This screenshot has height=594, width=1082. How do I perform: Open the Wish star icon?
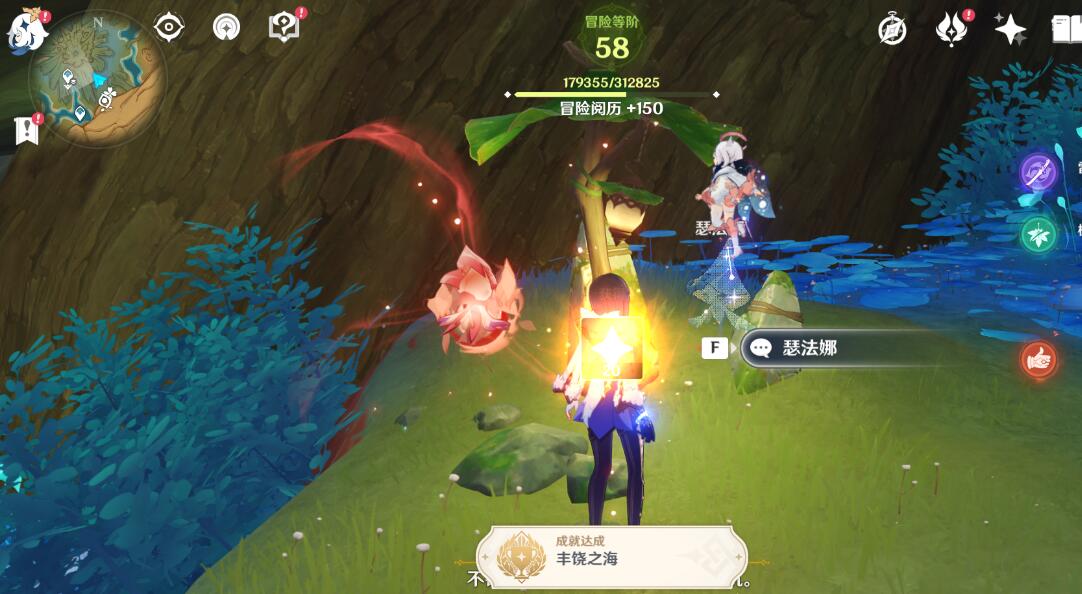1010,30
